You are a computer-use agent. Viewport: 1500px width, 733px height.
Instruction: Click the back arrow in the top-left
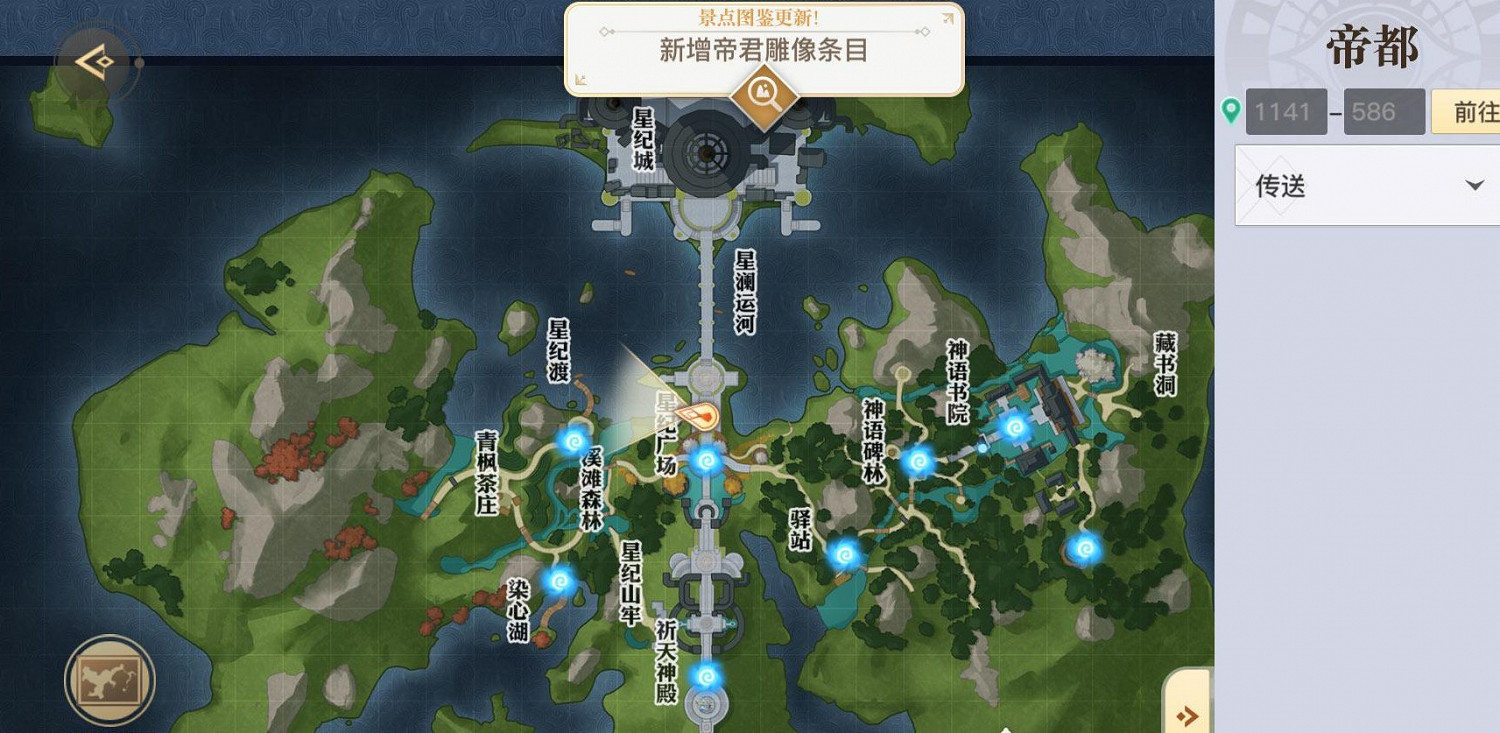coord(95,60)
